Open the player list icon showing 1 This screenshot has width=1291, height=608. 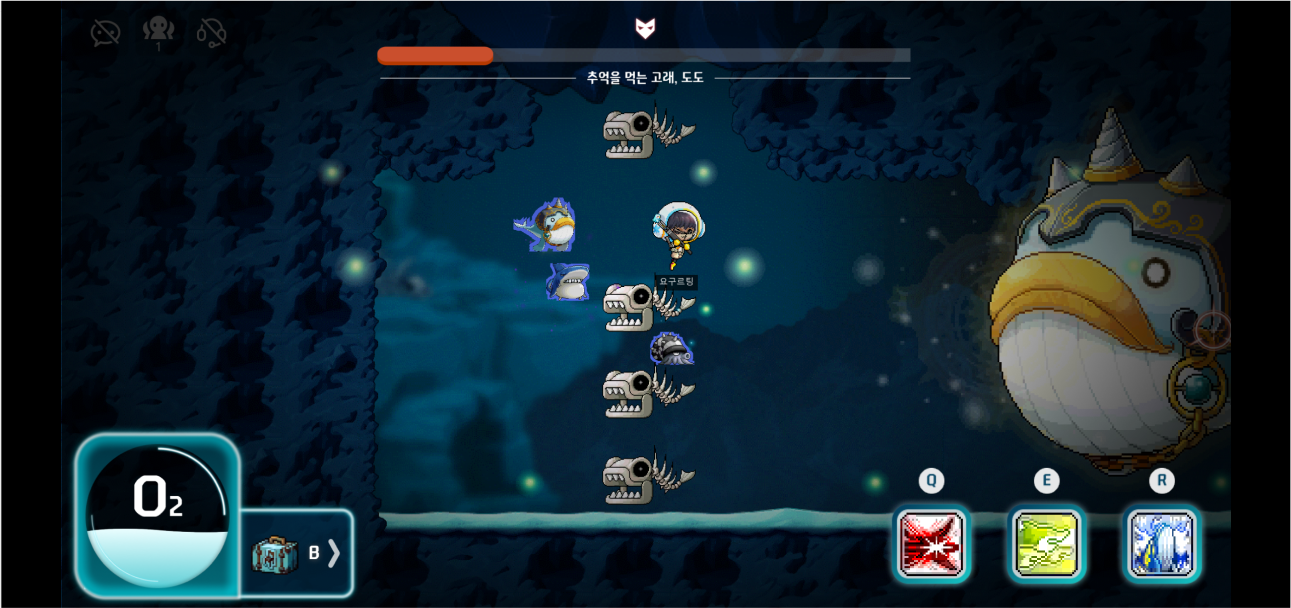pyautogui.click(x=158, y=31)
